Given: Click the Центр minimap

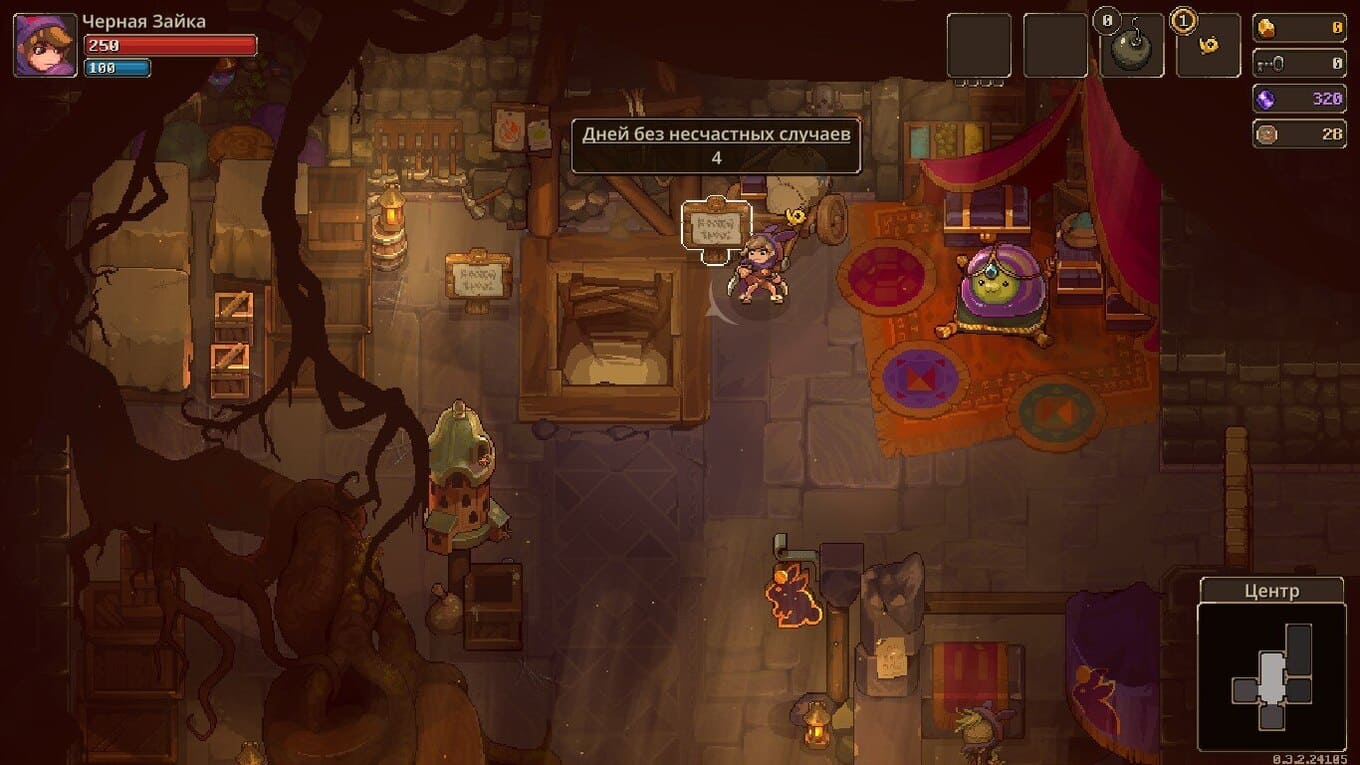Looking at the screenshot, I should point(1271,677).
